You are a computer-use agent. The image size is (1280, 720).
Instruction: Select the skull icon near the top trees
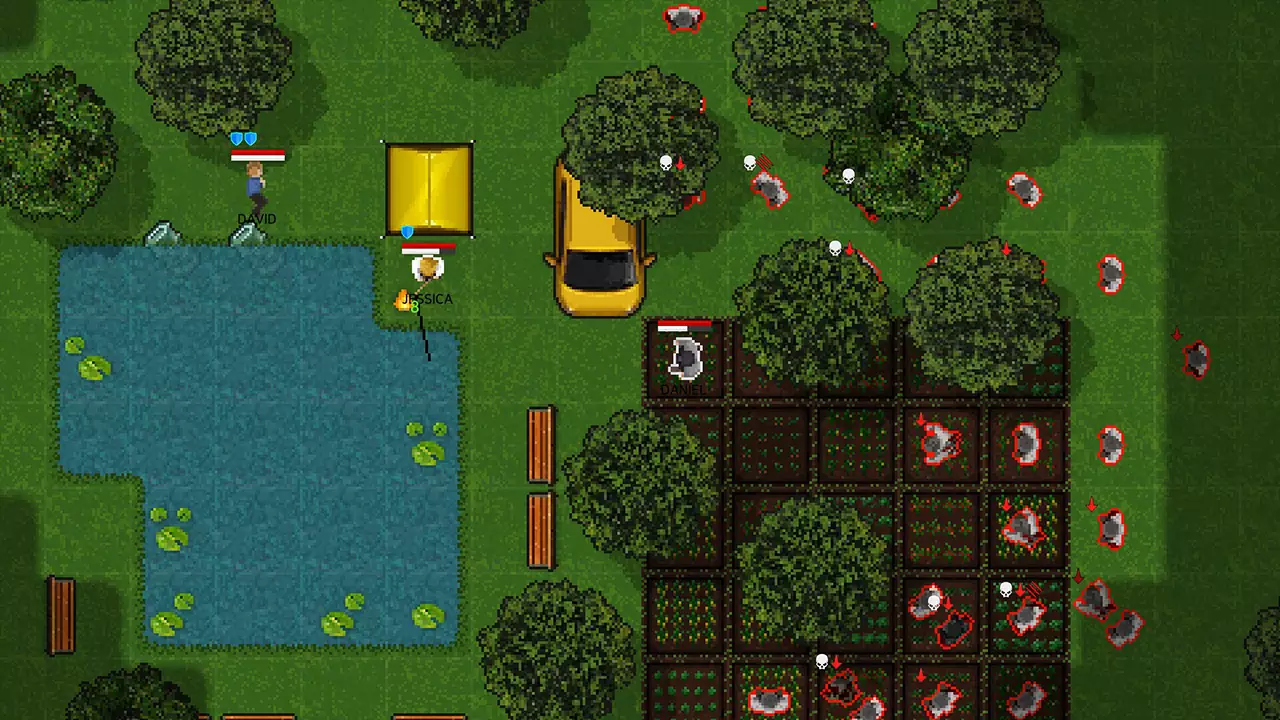(666, 162)
